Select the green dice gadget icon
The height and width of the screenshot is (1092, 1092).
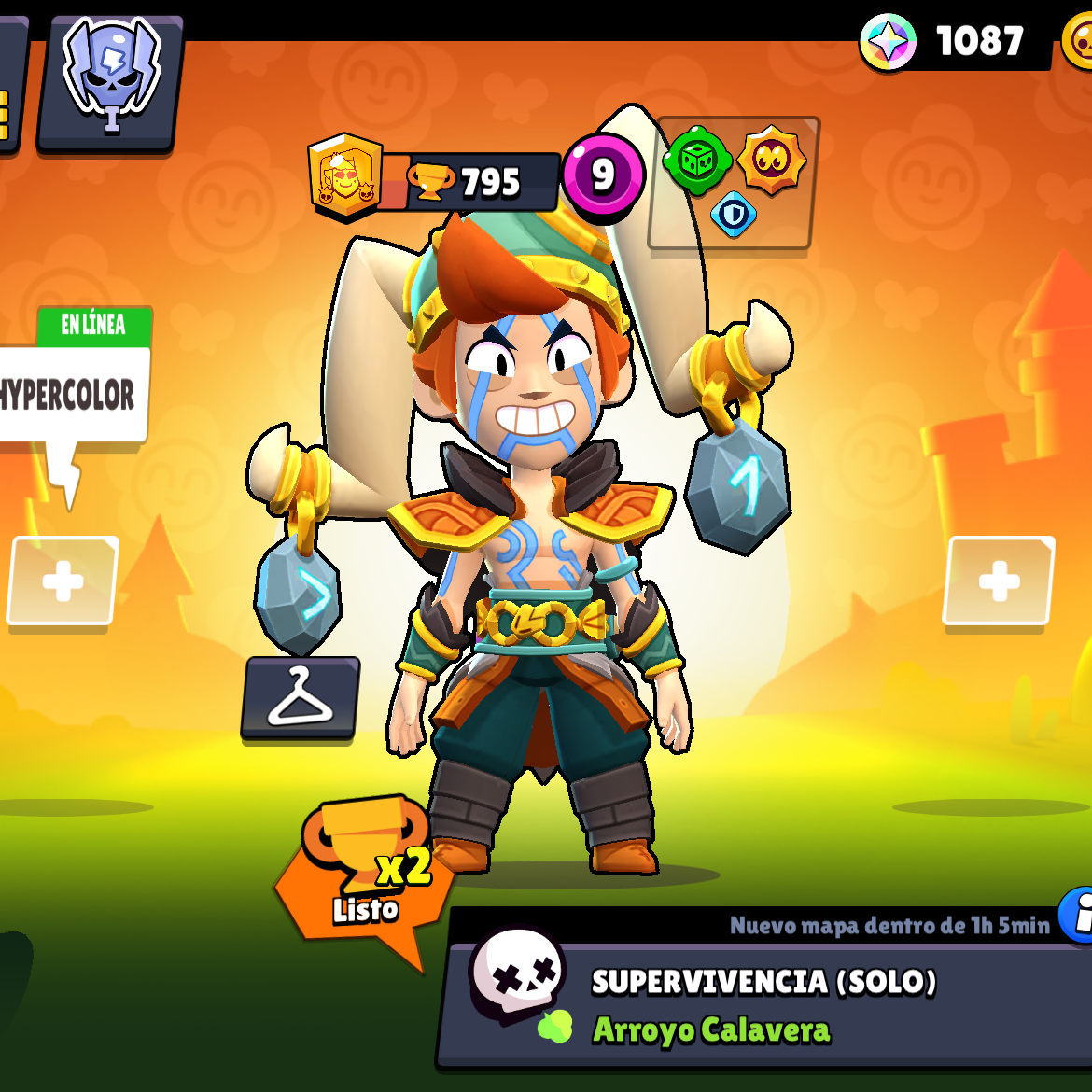click(x=696, y=161)
